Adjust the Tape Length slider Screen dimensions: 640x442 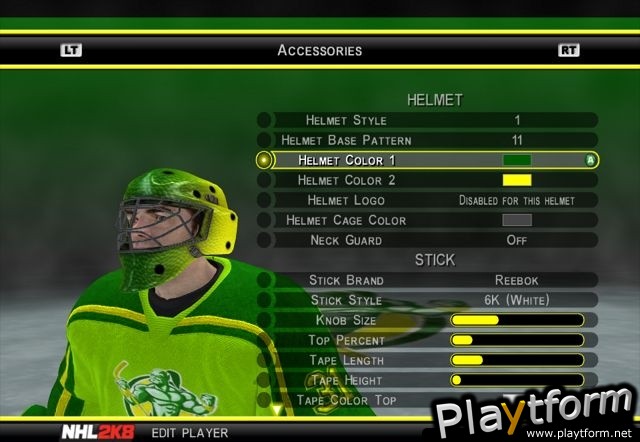516,360
